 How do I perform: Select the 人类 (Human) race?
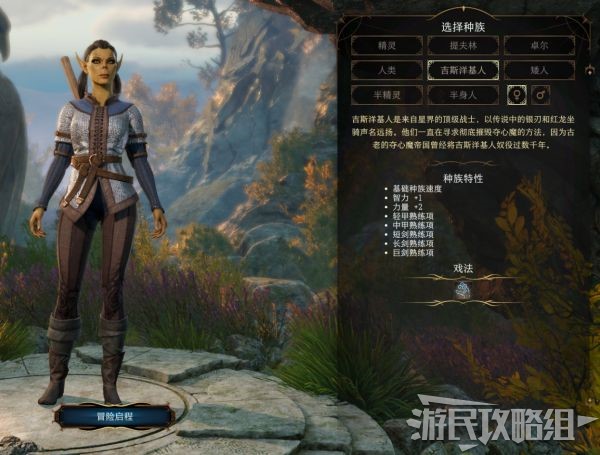click(x=385, y=70)
